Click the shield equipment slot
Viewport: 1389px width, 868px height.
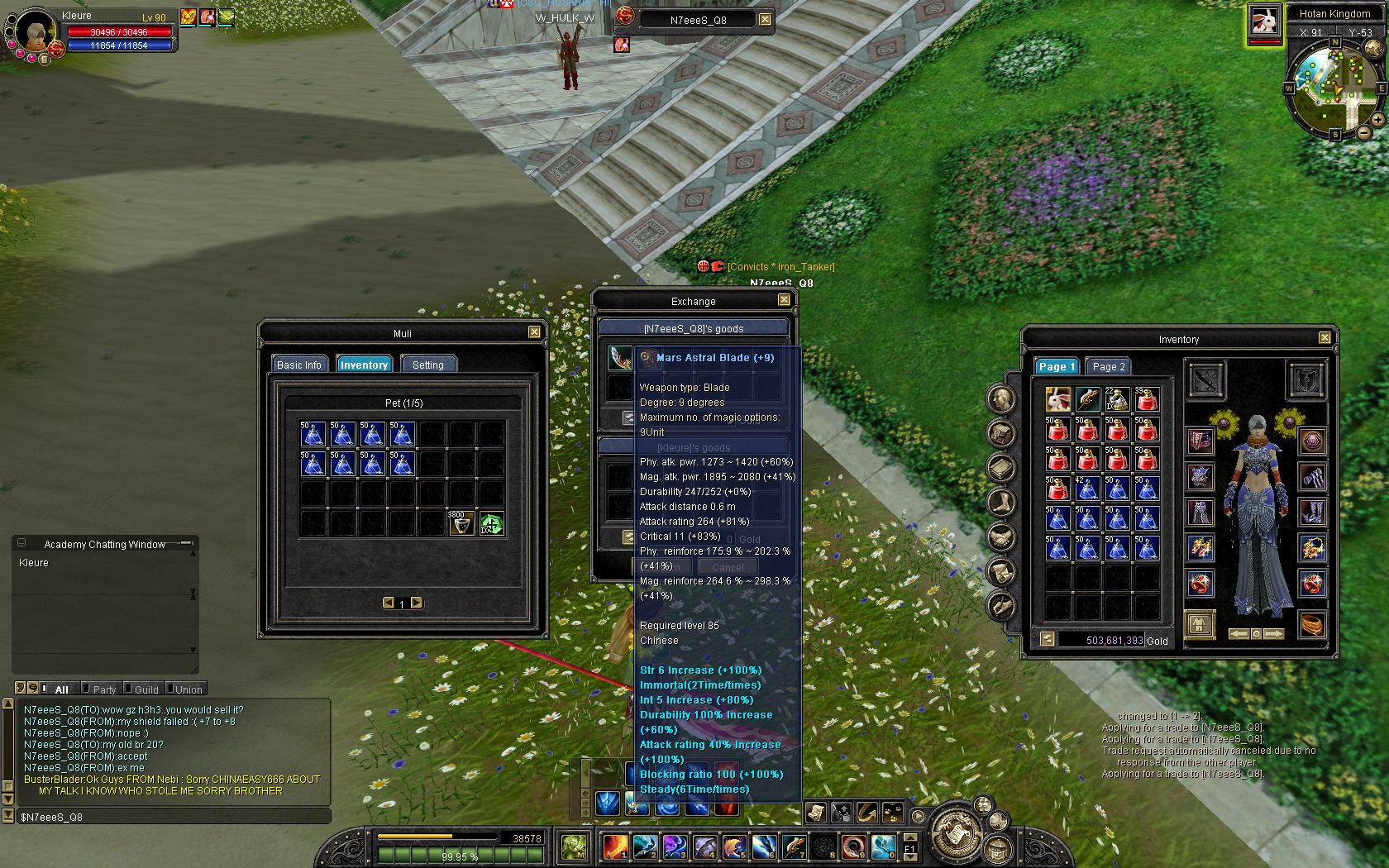coord(1307,380)
